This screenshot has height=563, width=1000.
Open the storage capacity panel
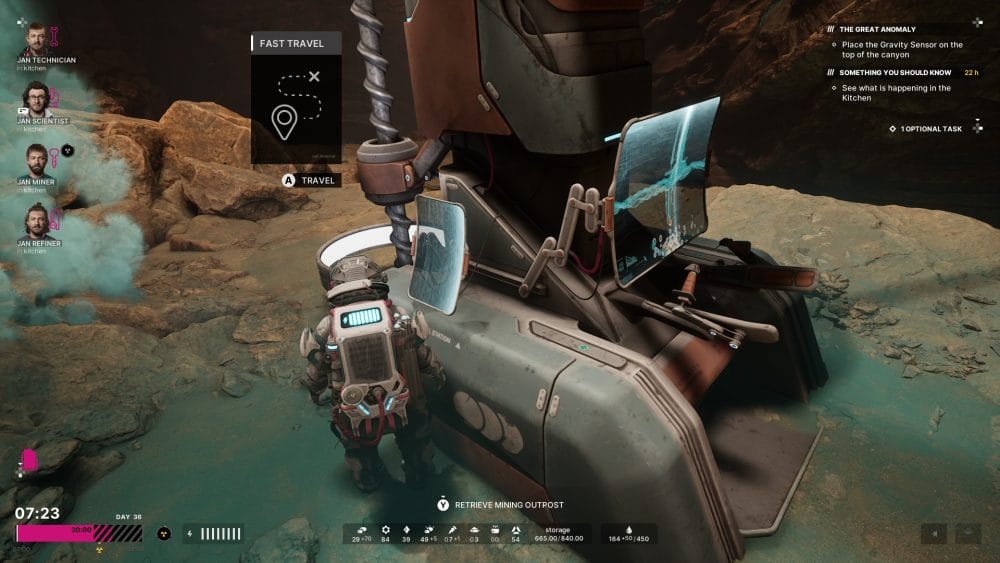click(558, 534)
